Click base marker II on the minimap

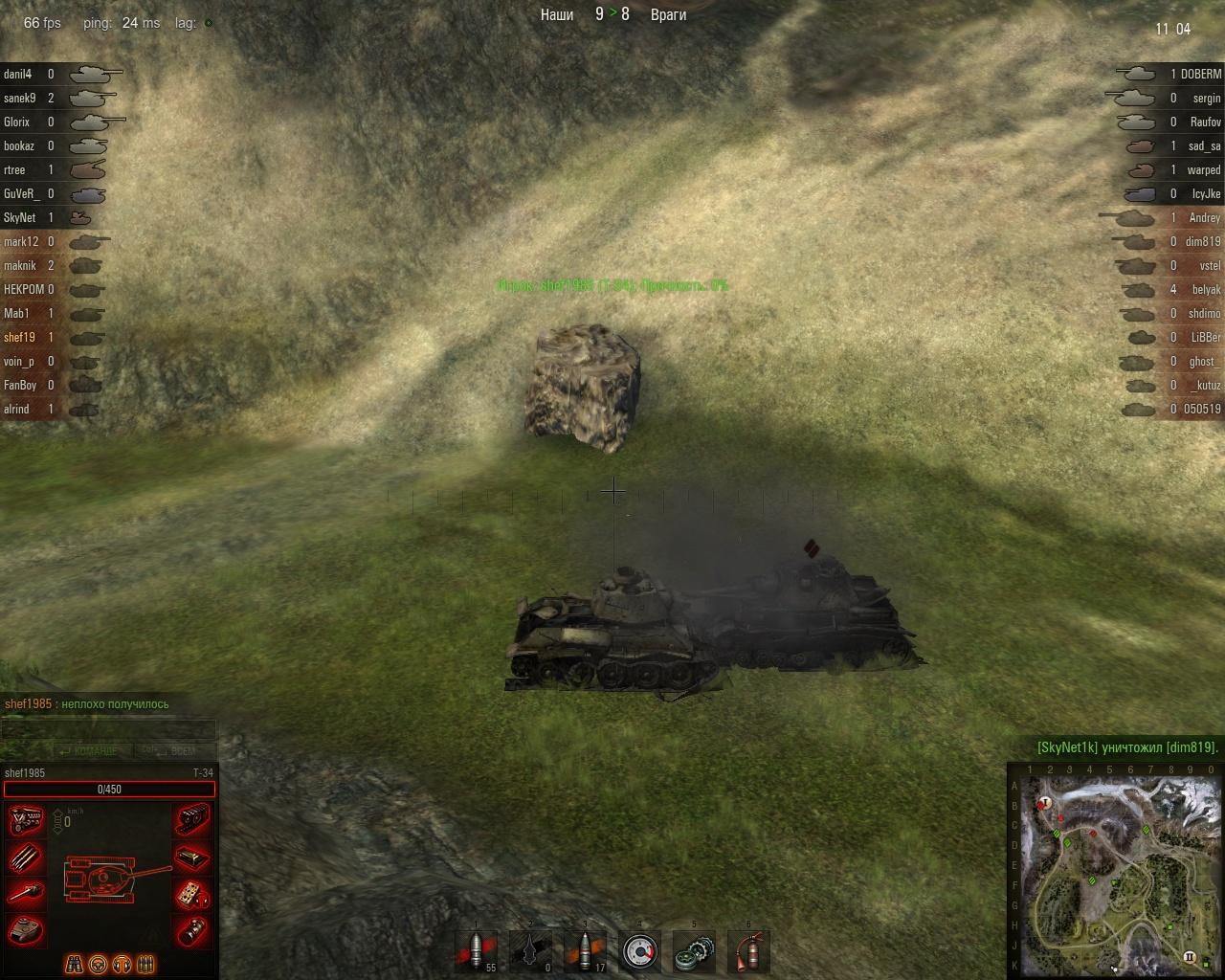tap(1190, 956)
